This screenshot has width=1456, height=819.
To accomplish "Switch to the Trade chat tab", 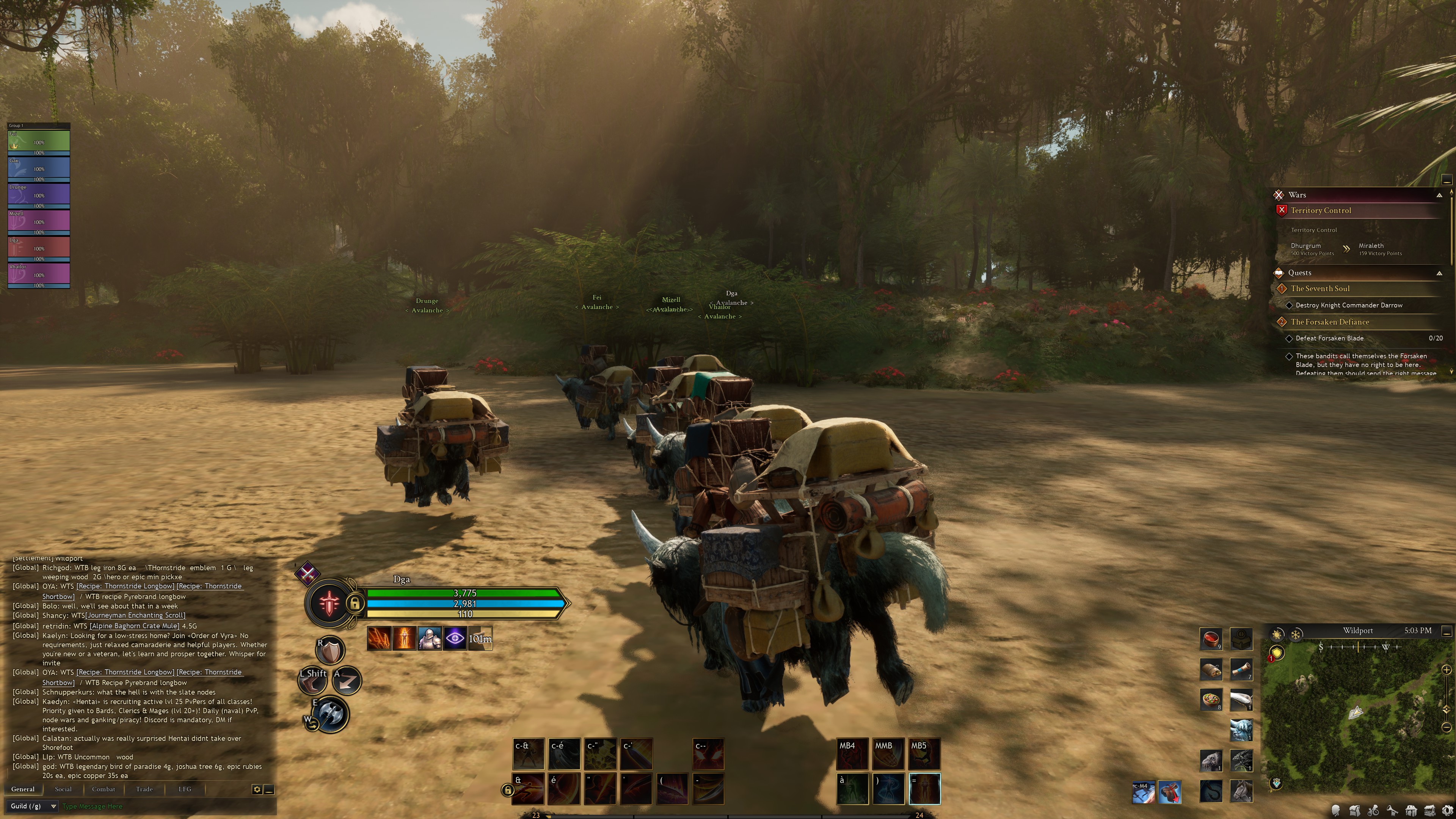I will click(x=144, y=789).
